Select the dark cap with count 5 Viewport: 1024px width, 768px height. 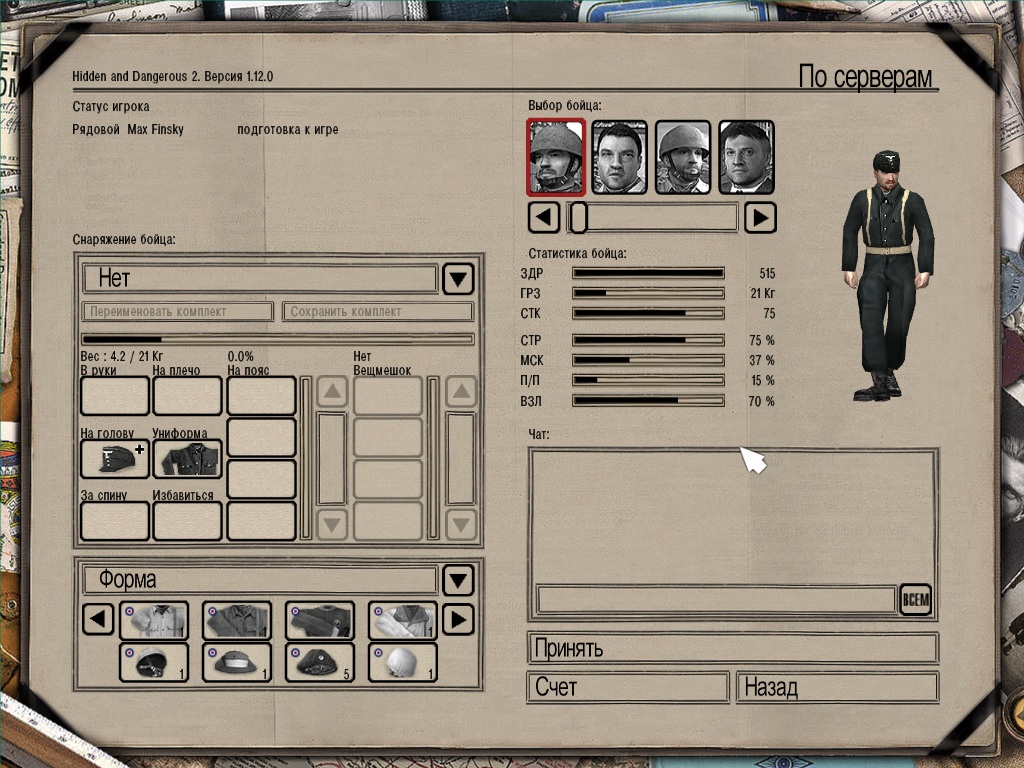319,662
